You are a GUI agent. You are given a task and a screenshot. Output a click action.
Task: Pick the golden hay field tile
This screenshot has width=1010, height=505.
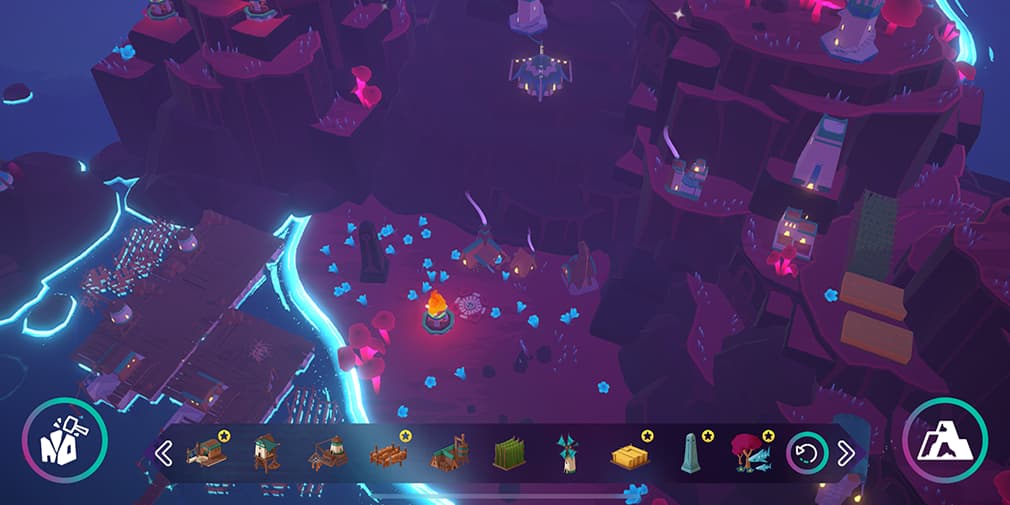tap(629, 455)
